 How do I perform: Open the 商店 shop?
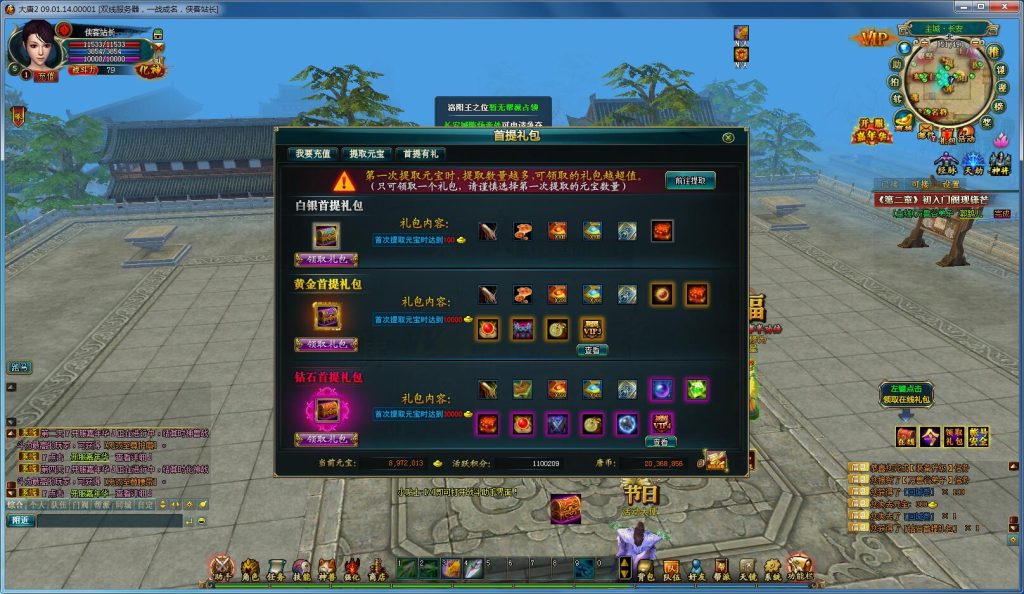[x=377, y=570]
